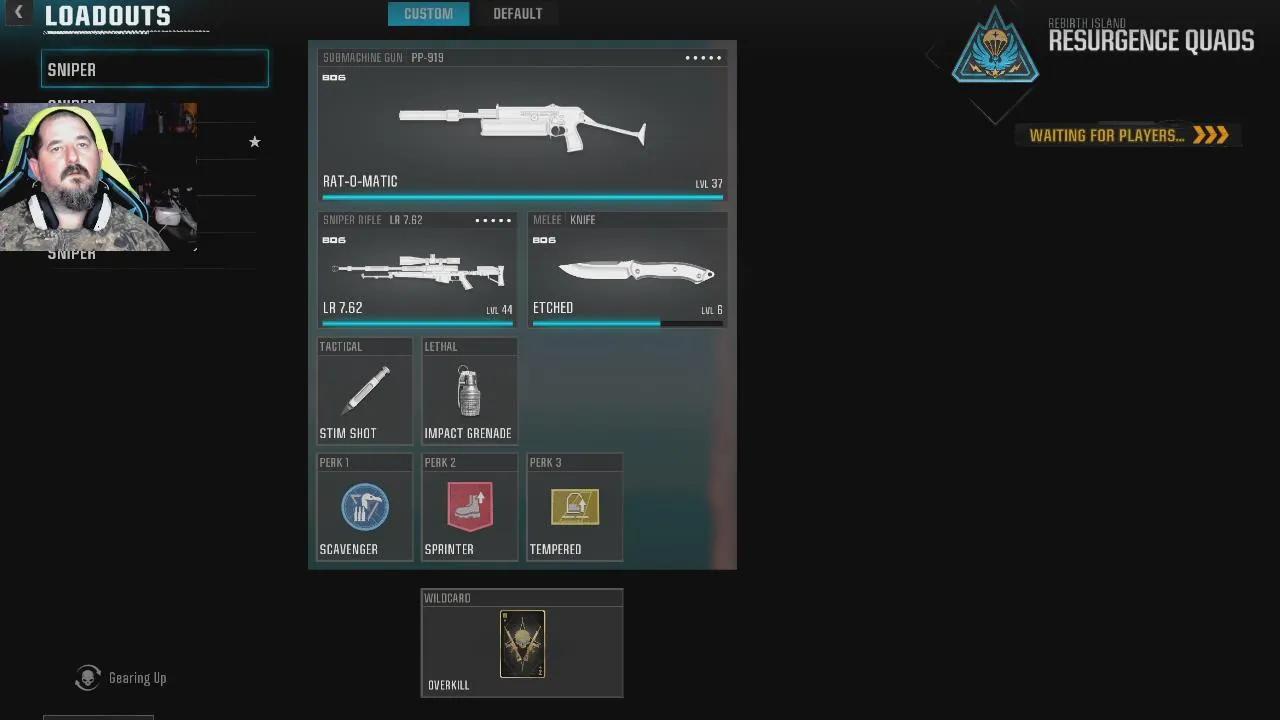The height and width of the screenshot is (720, 1280).
Task: Select the Sprinter perk icon
Action: point(469,507)
